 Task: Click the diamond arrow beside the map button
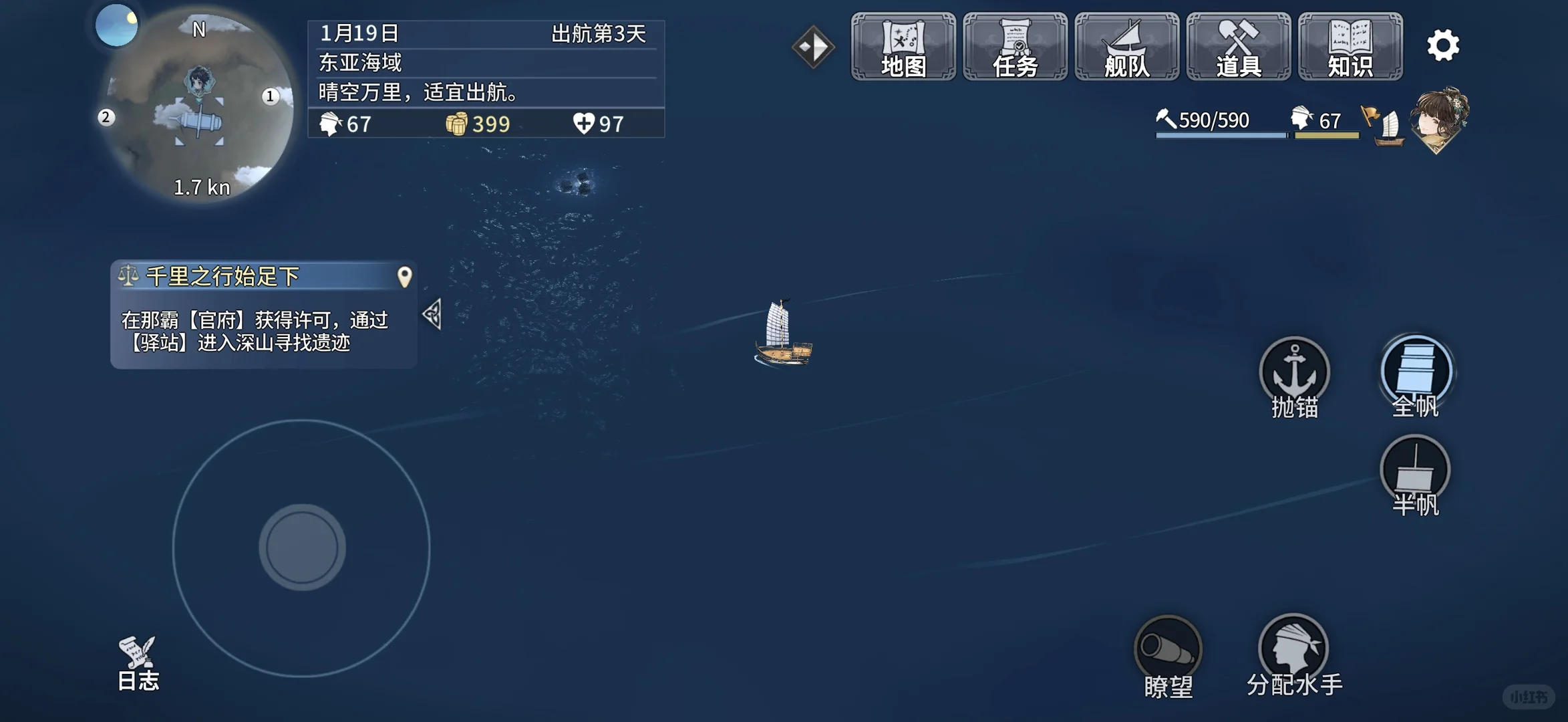pyautogui.click(x=814, y=45)
